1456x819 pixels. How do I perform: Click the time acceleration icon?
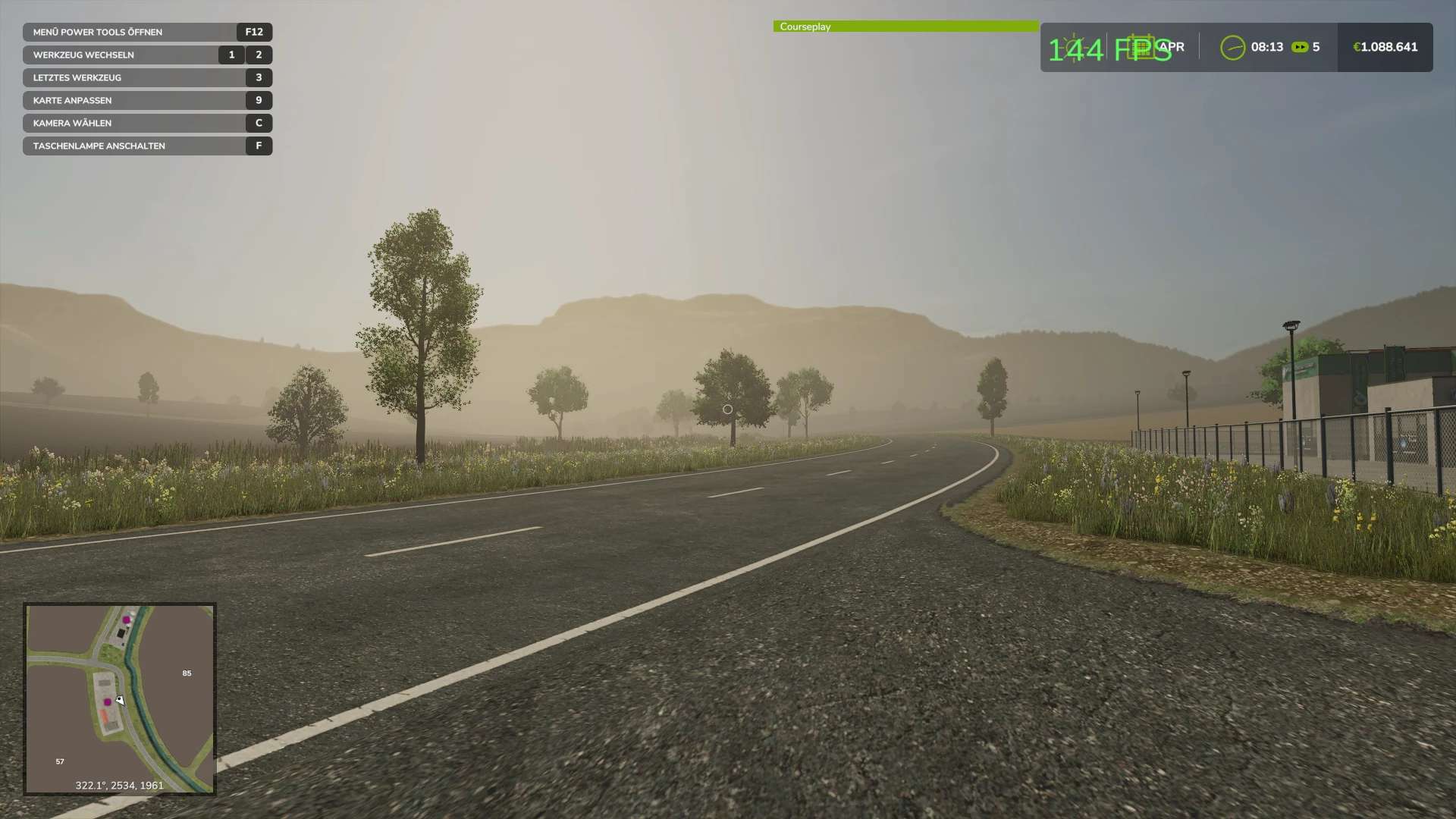(x=1300, y=47)
